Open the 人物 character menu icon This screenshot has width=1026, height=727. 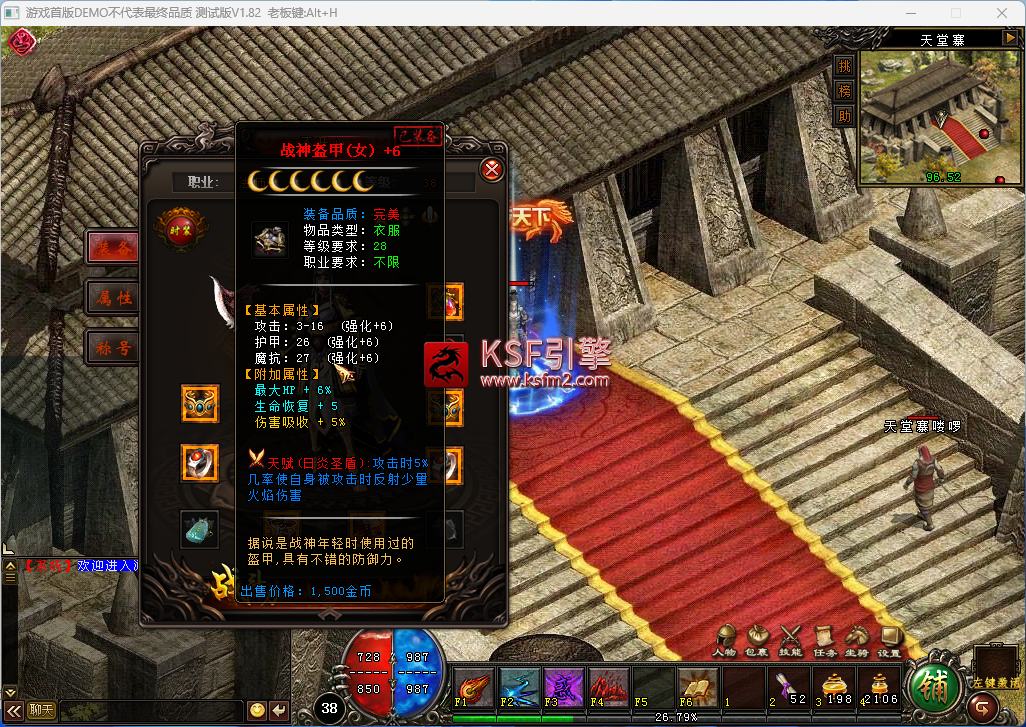(x=725, y=637)
